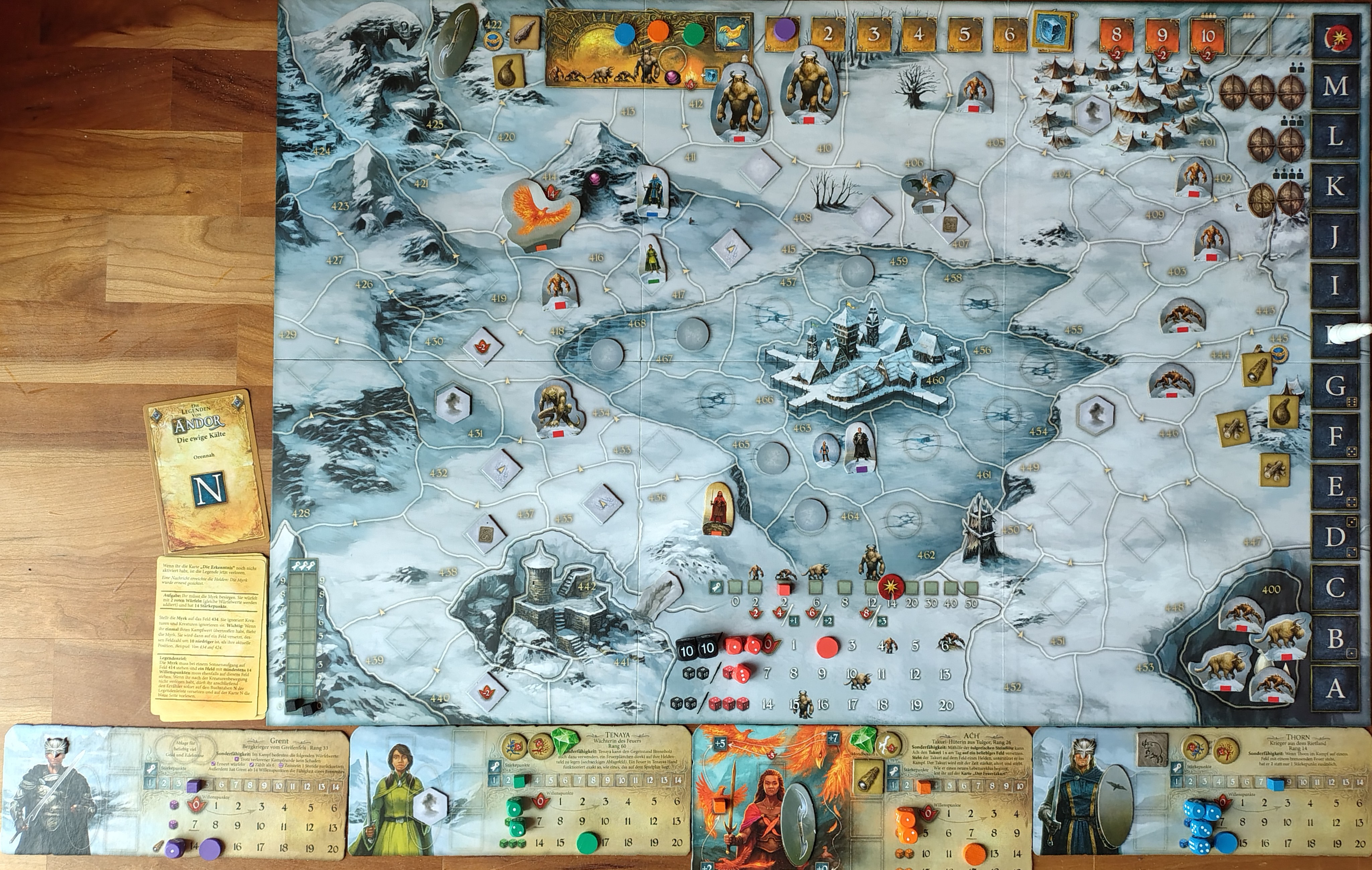
Task: Select the blue time disc in the sunrise box
Action: (625, 33)
